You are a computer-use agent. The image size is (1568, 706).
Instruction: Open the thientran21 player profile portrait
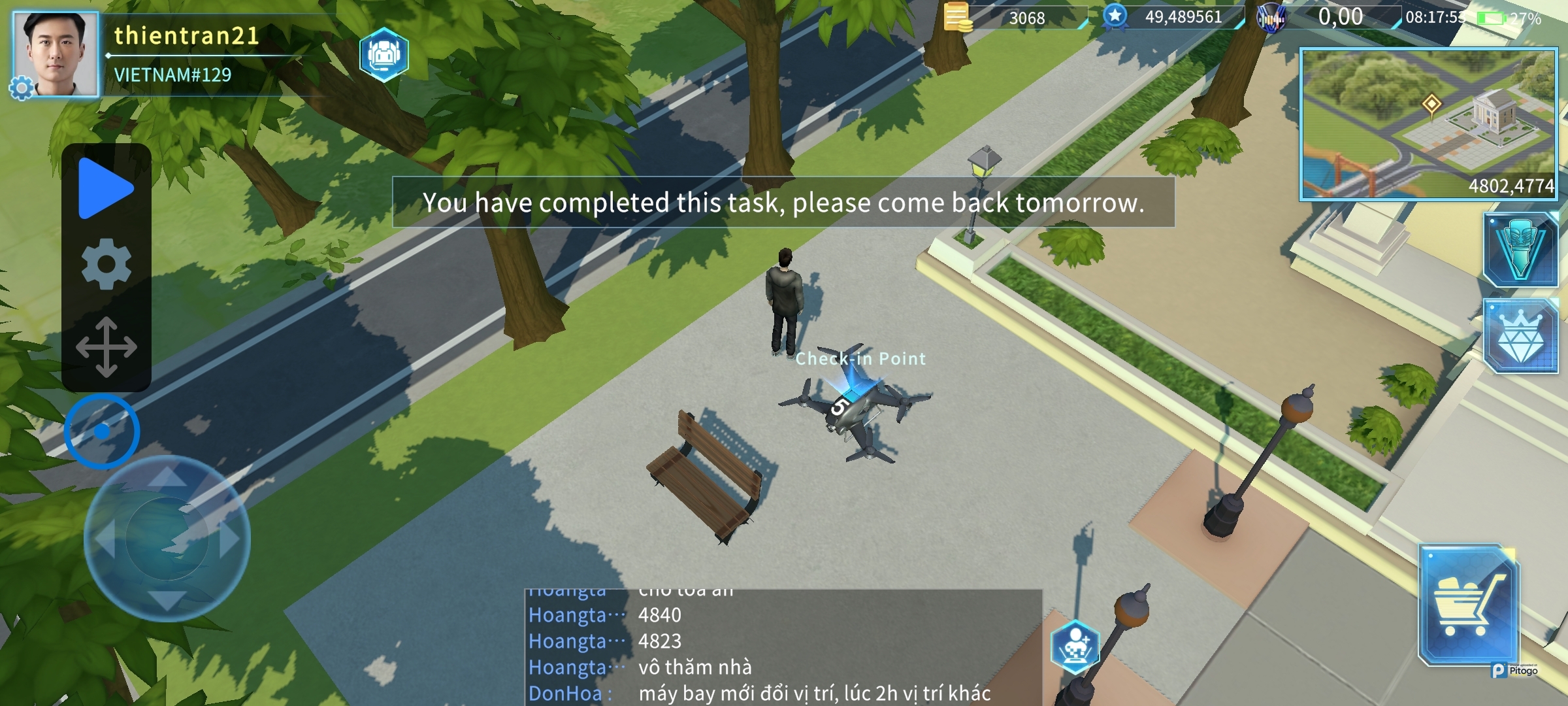pyautogui.click(x=57, y=54)
